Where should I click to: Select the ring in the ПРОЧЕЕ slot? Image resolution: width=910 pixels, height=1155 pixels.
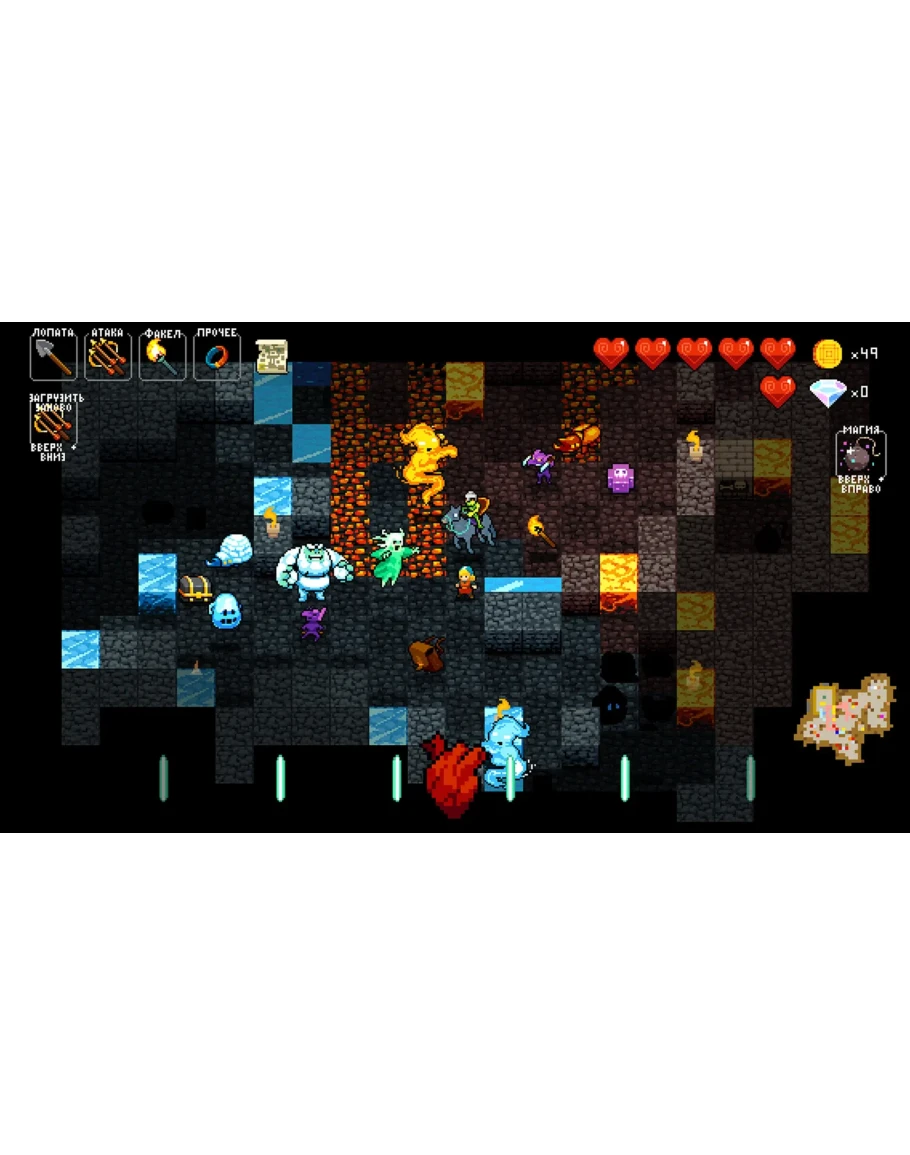[x=216, y=356]
